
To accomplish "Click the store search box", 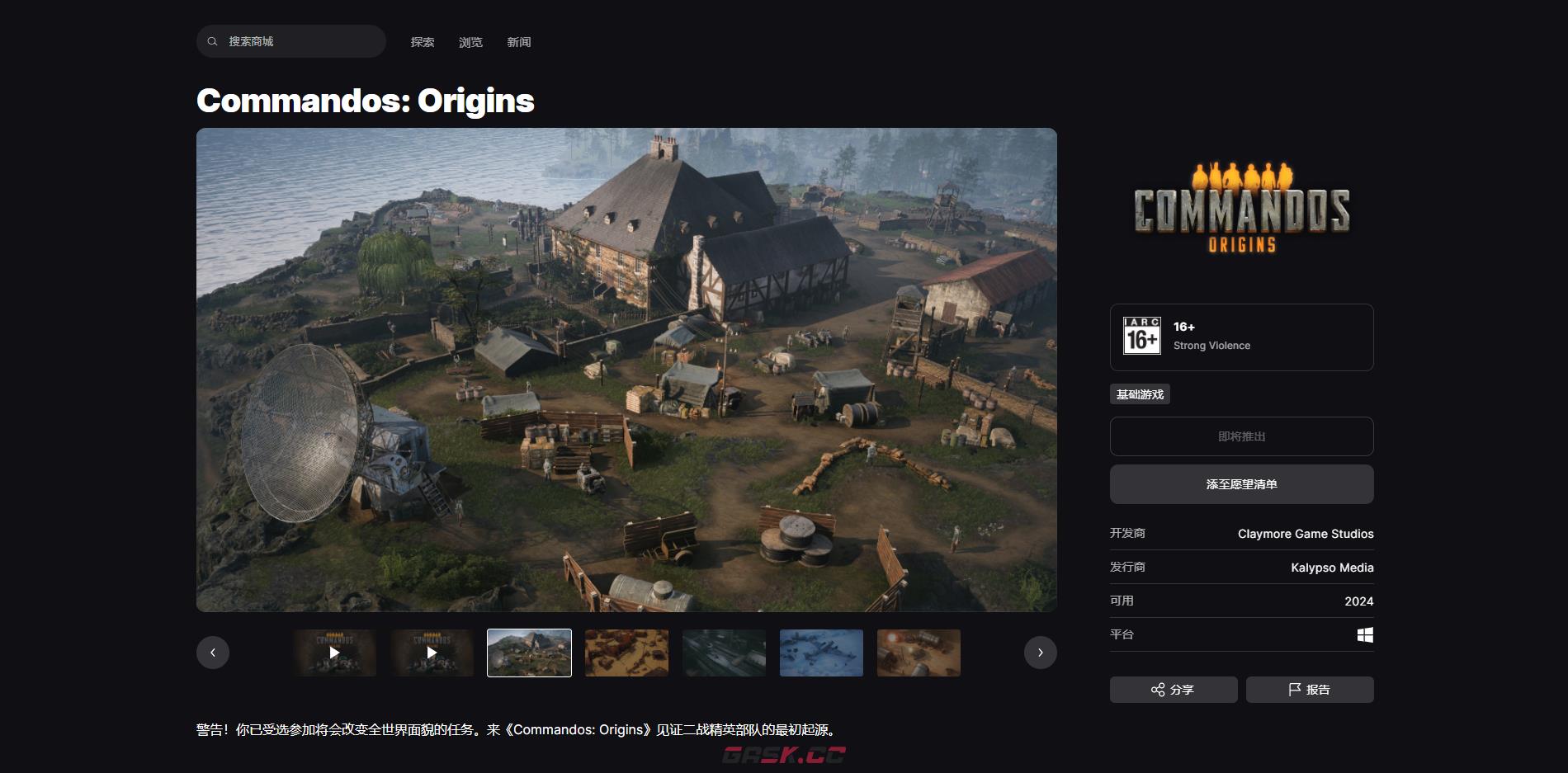I will click(291, 41).
